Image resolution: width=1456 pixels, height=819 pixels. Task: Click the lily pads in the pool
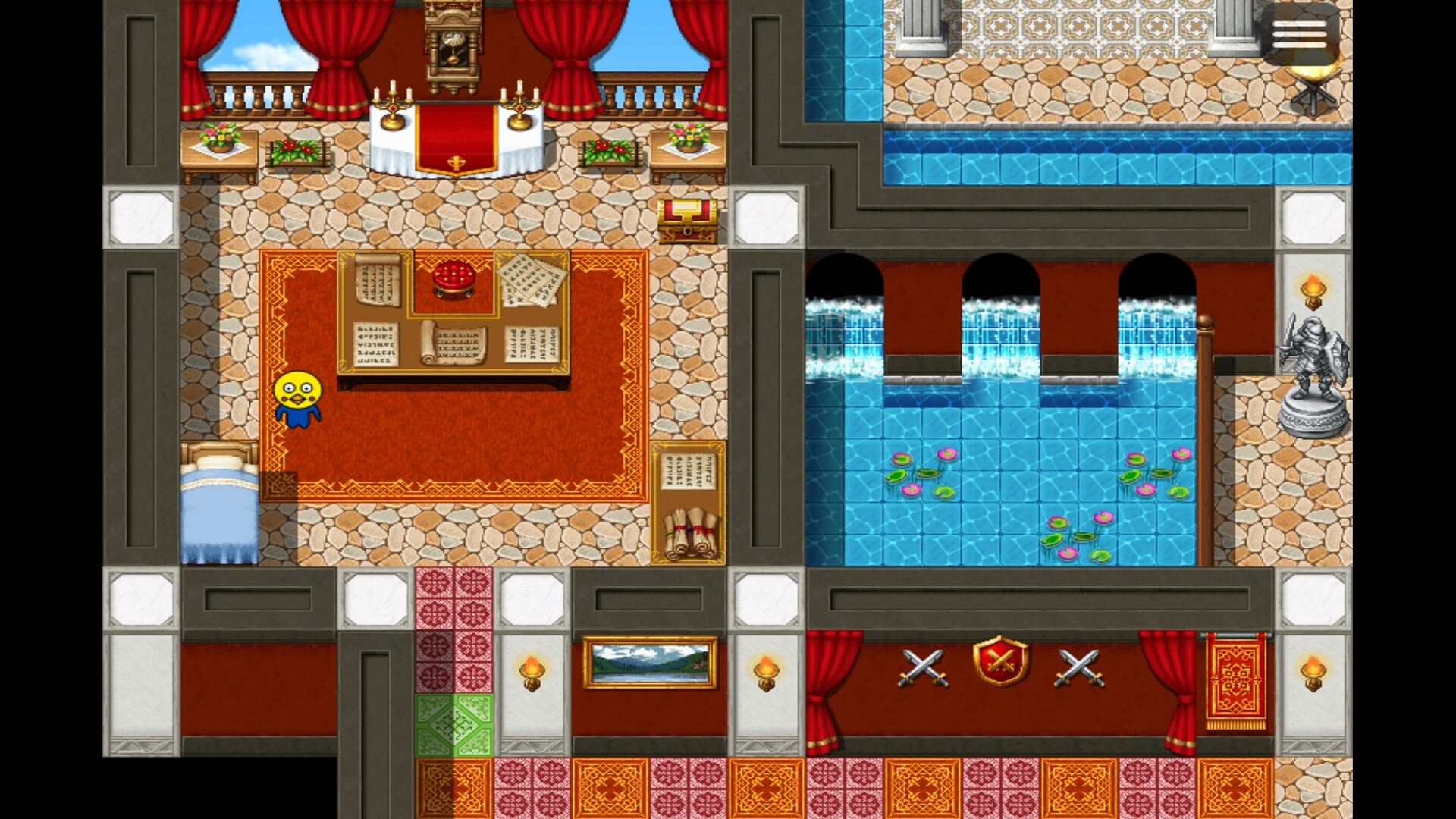click(921, 474)
